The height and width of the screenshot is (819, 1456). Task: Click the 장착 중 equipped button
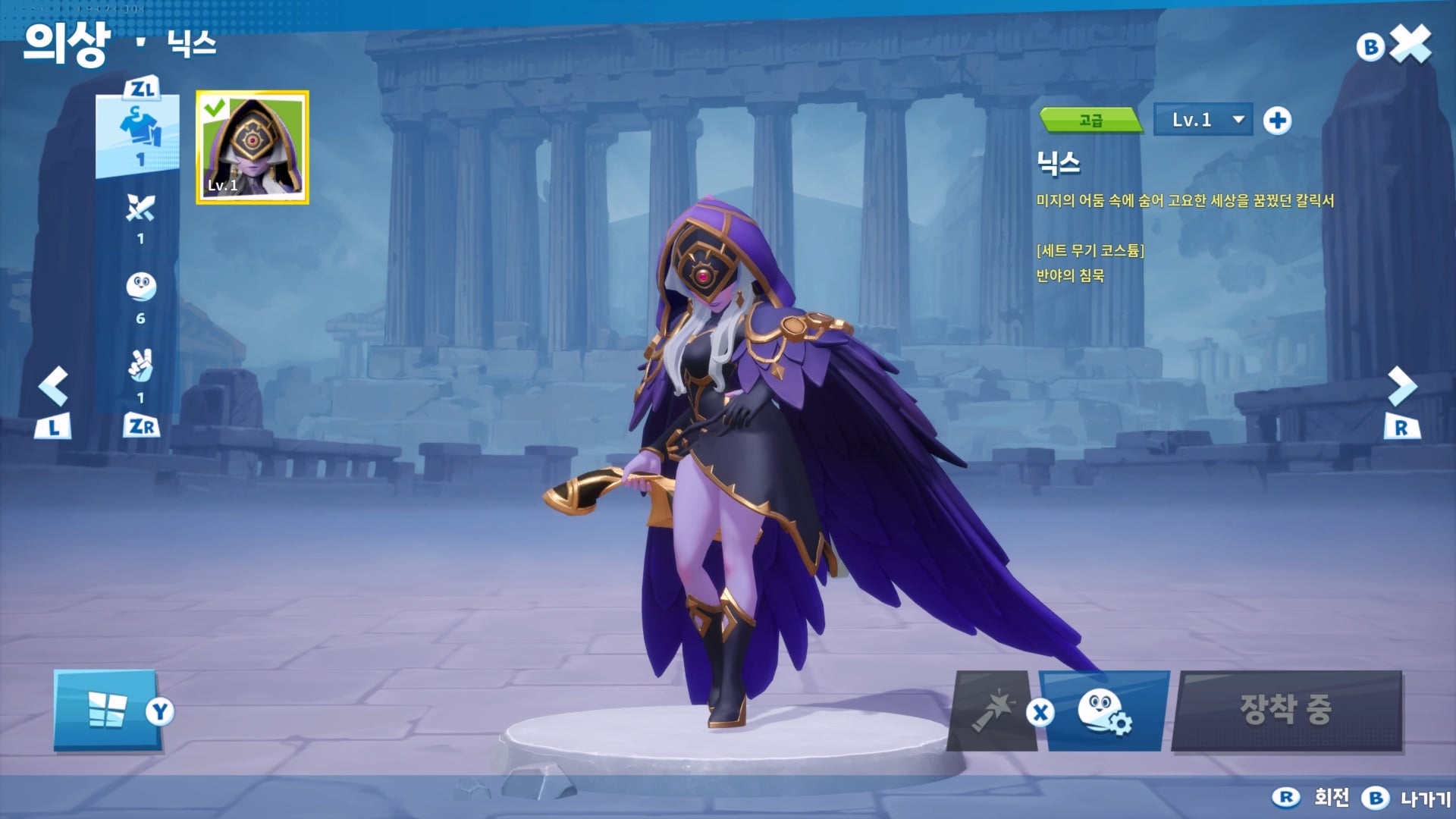(1286, 711)
